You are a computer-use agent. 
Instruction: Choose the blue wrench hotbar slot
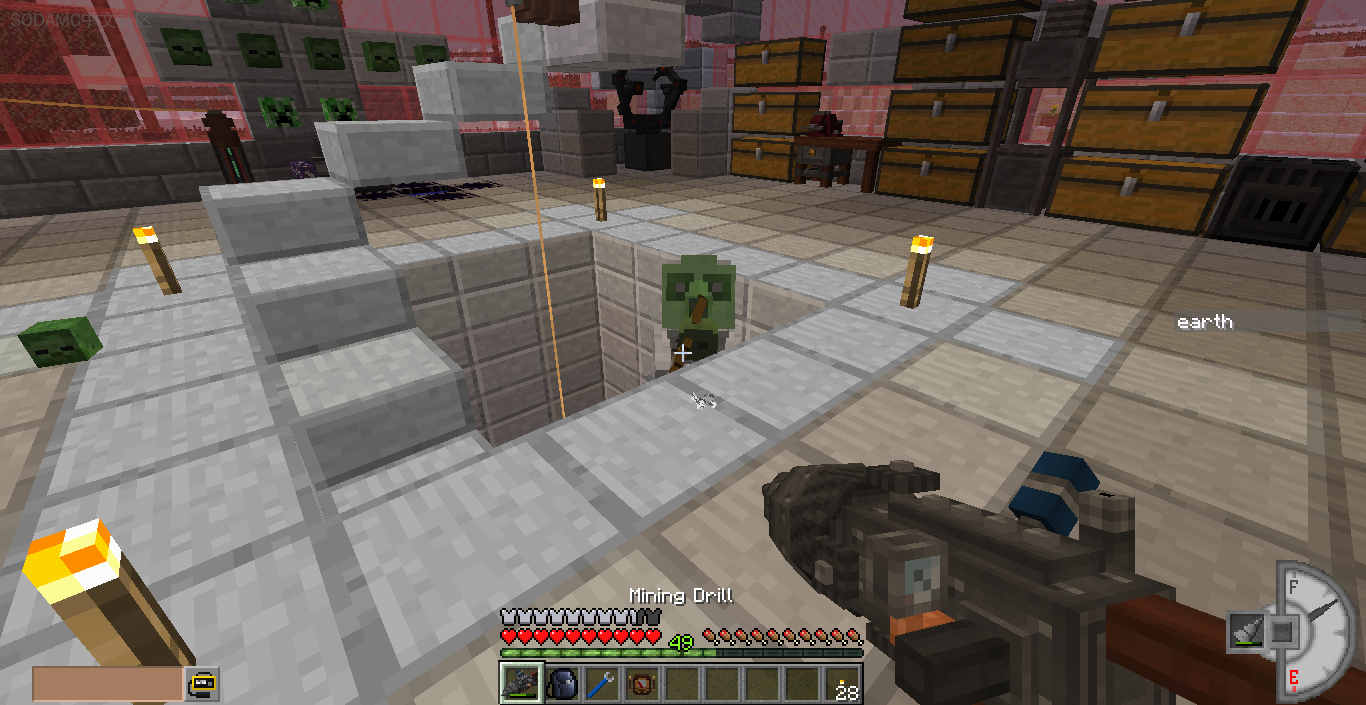[602, 684]
